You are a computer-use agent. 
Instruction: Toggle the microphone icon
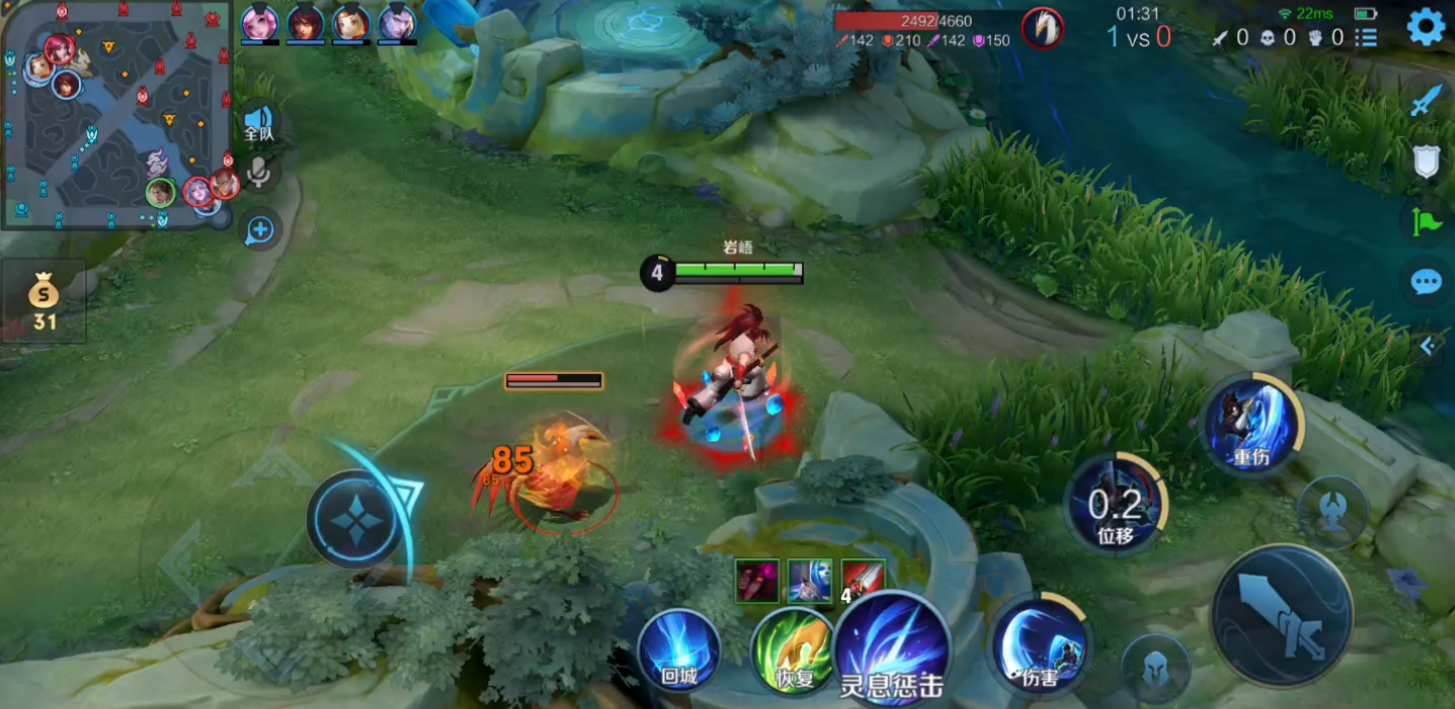[259, 174]
